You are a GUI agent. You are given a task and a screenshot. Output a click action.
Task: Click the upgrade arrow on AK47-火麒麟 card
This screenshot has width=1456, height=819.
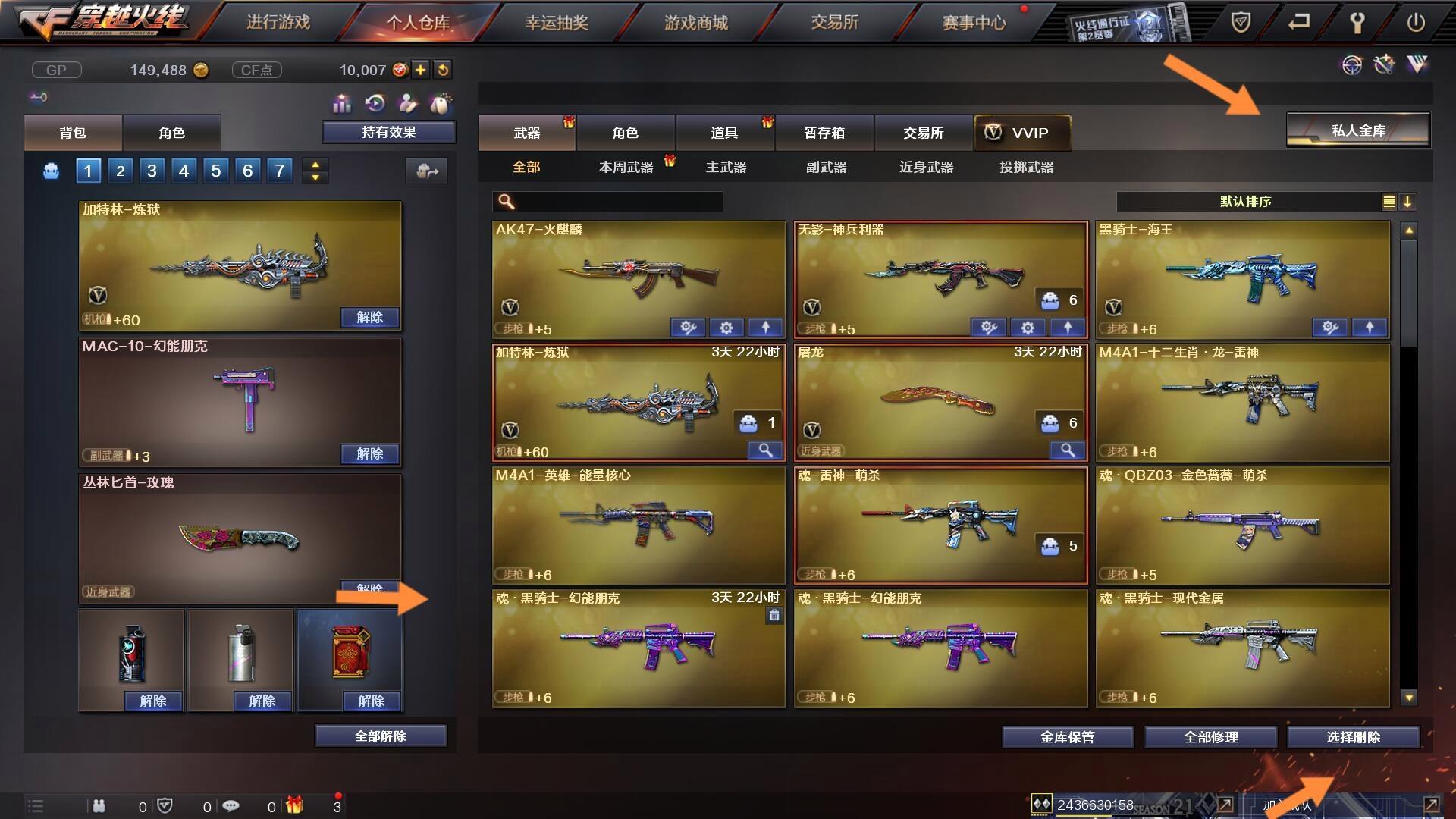point(766,328)
